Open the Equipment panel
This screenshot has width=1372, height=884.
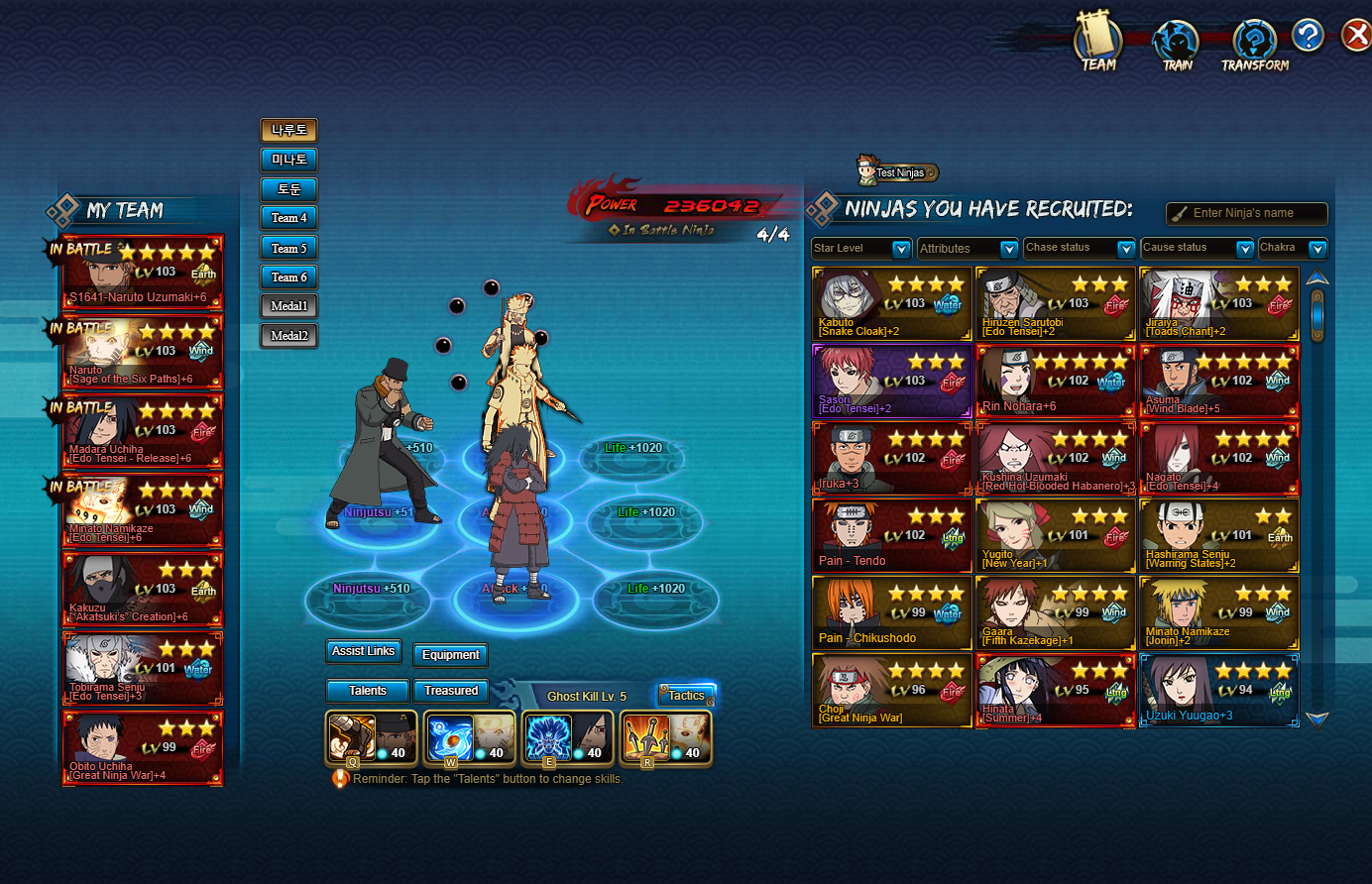(450, 655)
